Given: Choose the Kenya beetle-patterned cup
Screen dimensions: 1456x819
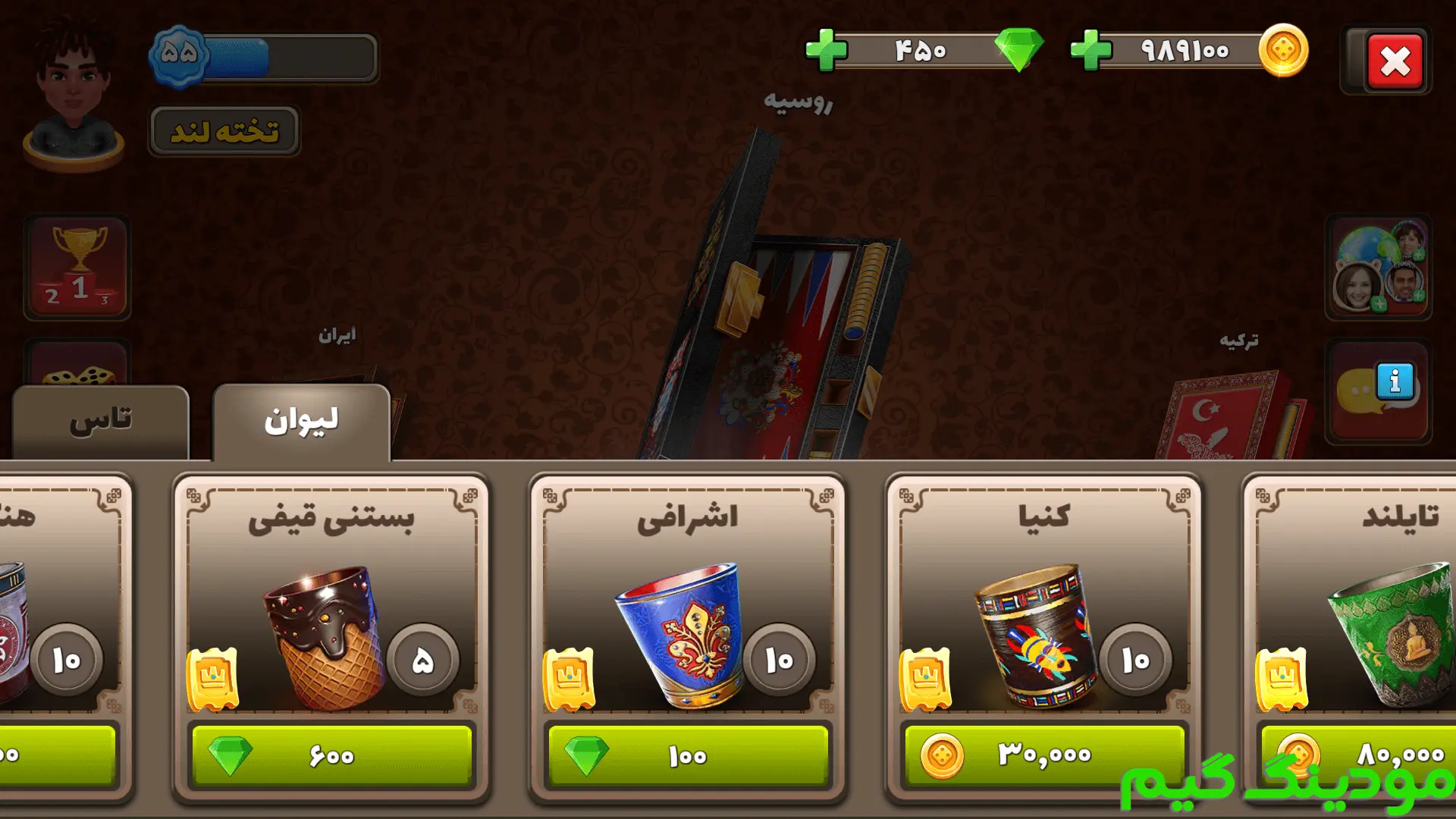Looking at the screenshot, I should (x=1035, y=633).
